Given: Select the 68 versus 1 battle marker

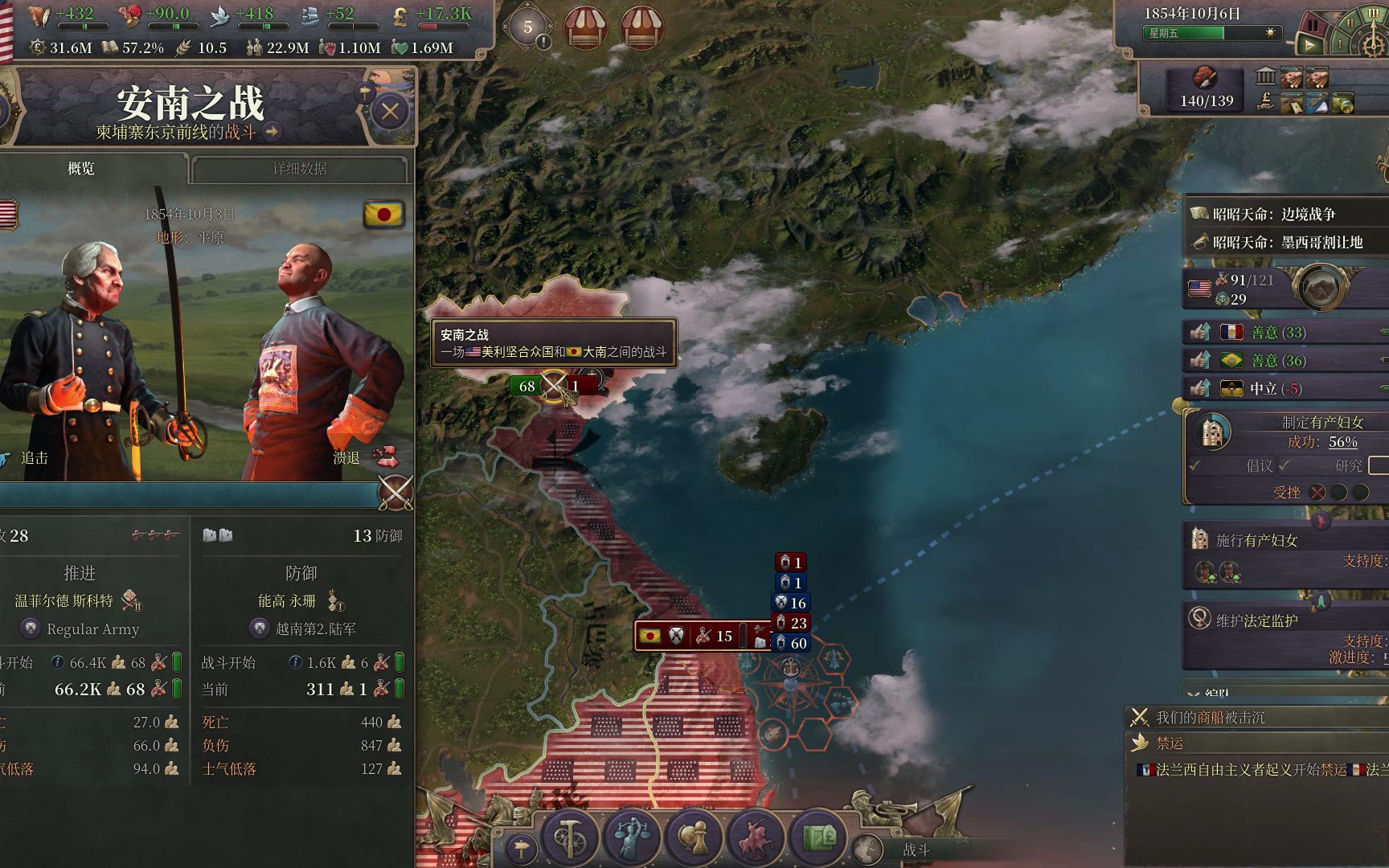Looking at the screenshot, I should 554,387.
